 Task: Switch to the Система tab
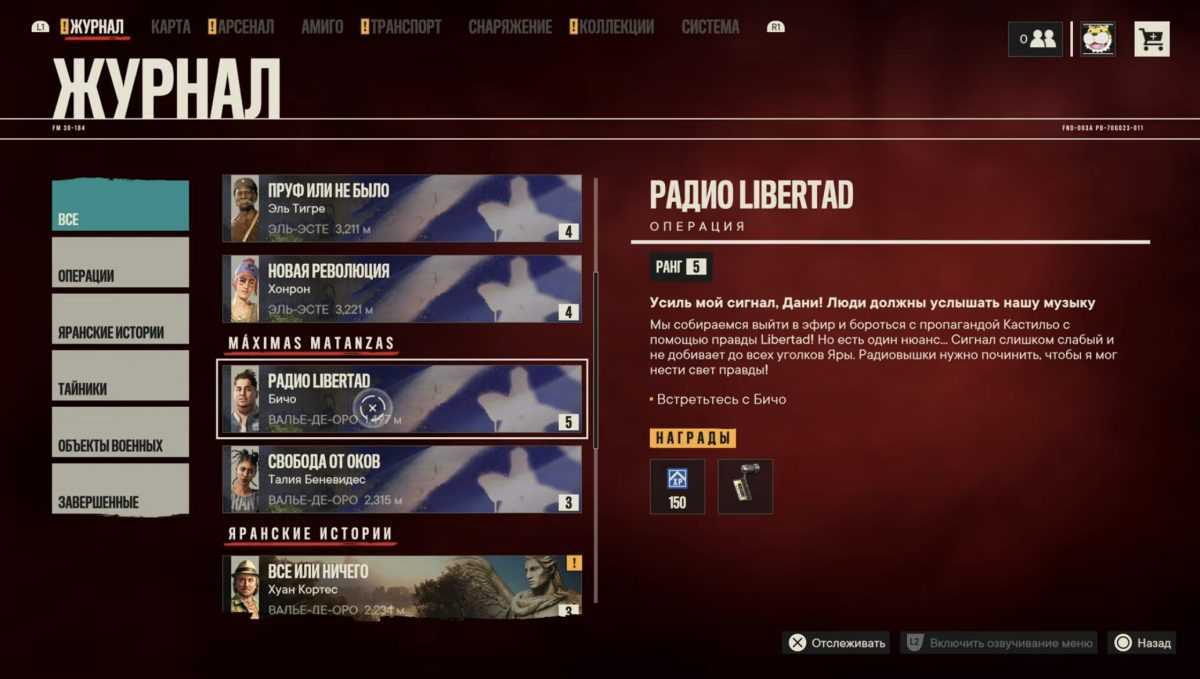pos(711,27)
